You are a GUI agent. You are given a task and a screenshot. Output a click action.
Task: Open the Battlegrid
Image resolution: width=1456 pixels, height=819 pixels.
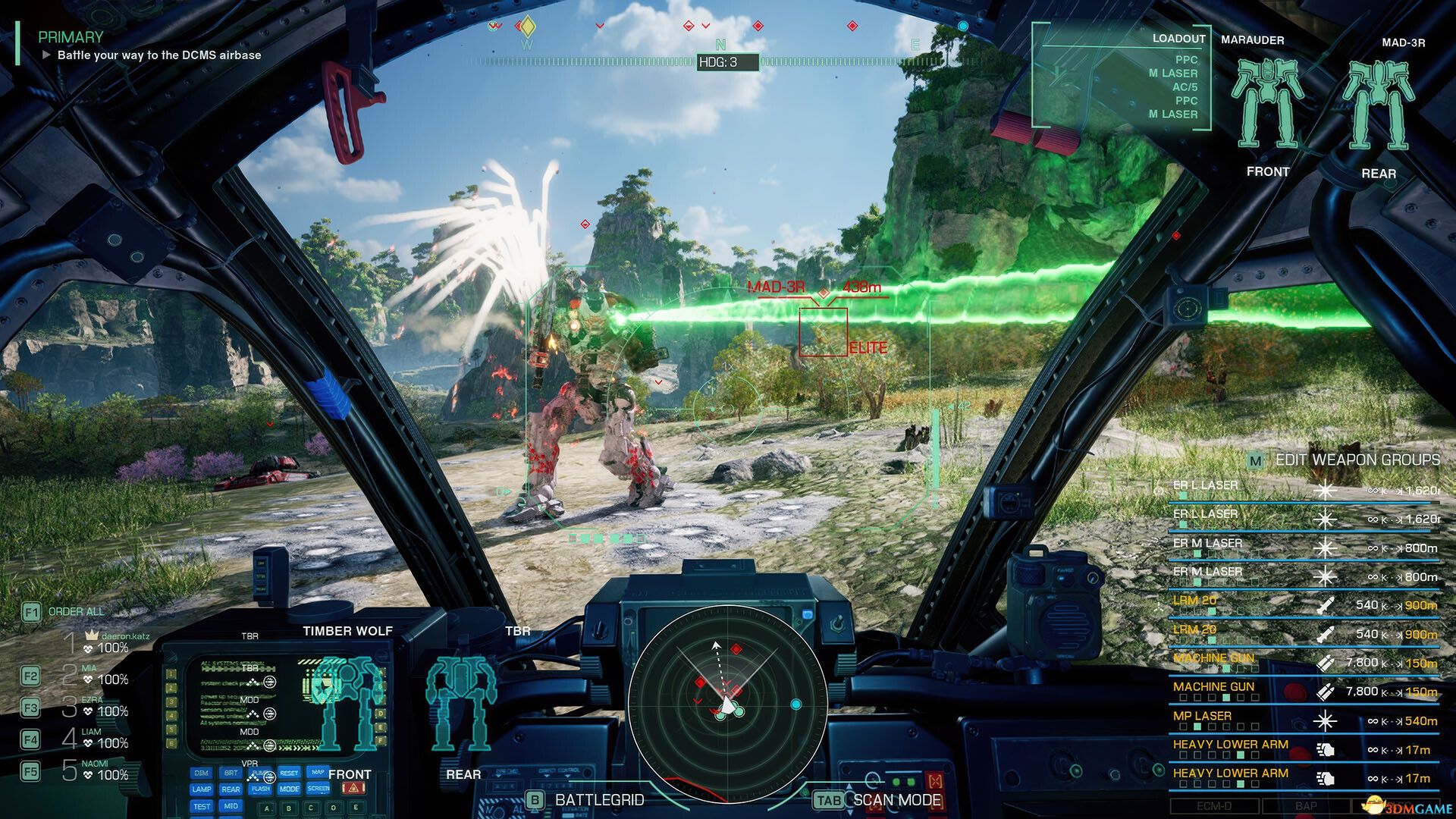point(586,800)
